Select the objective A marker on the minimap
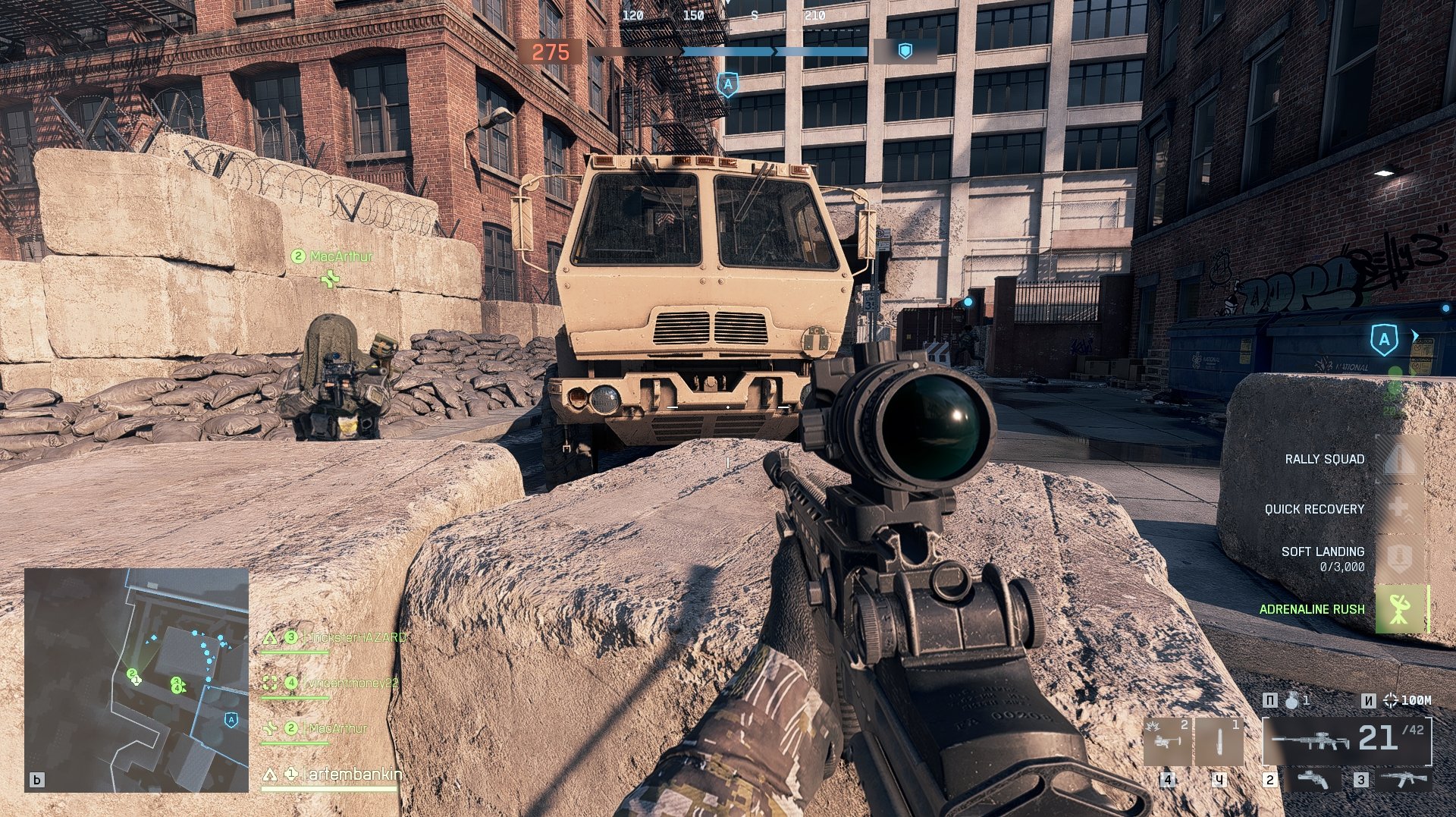This screenshot has width=1456, height=817. point(231,719)
